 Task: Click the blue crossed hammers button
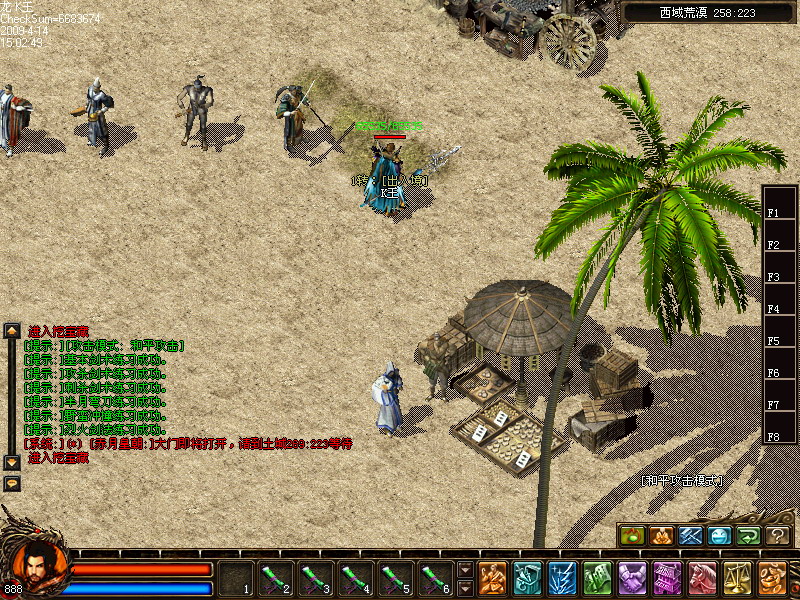click(x=691, y=536)
